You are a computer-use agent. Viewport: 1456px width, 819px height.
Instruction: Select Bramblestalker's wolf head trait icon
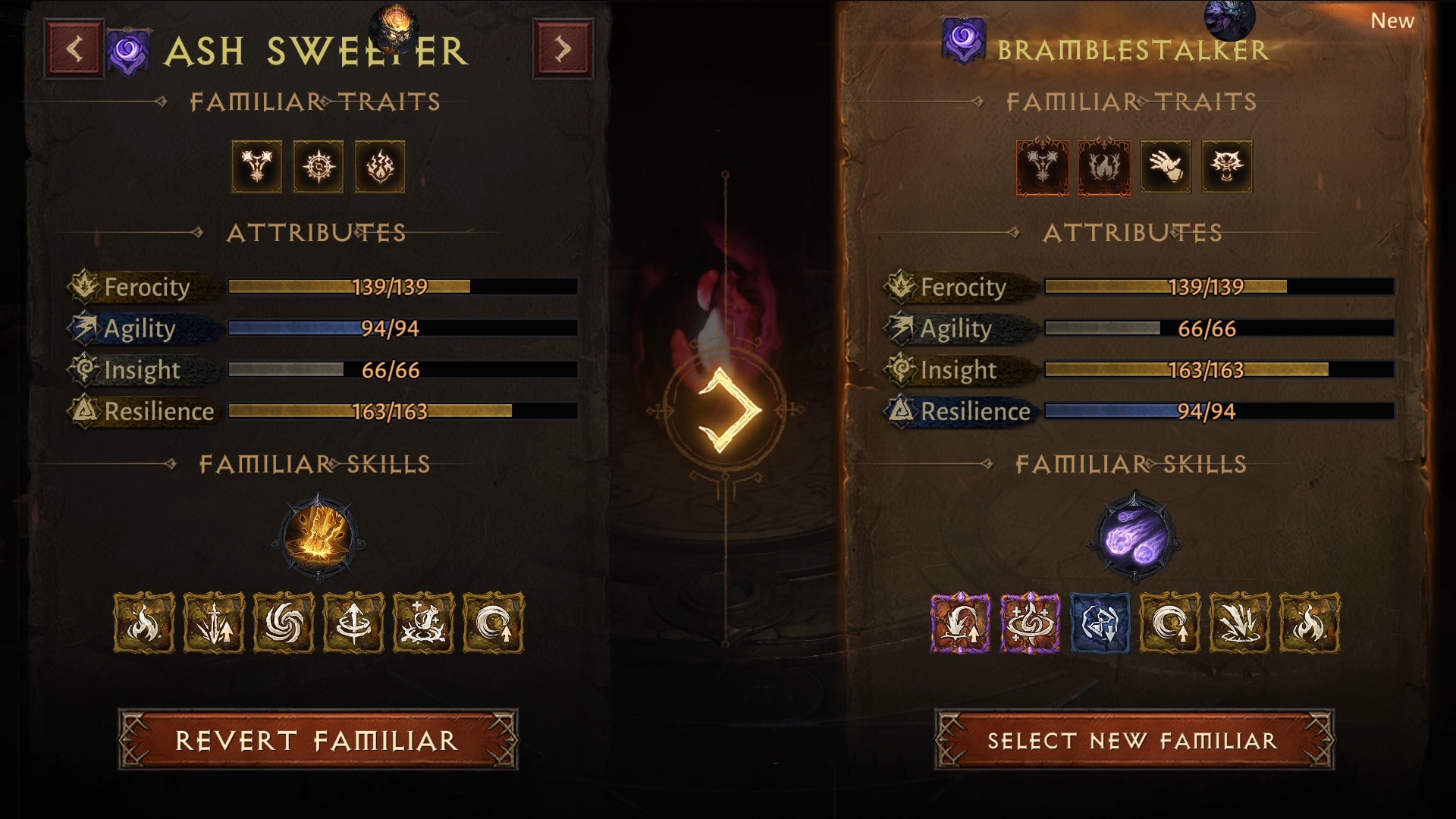(x=1227, y=167)
